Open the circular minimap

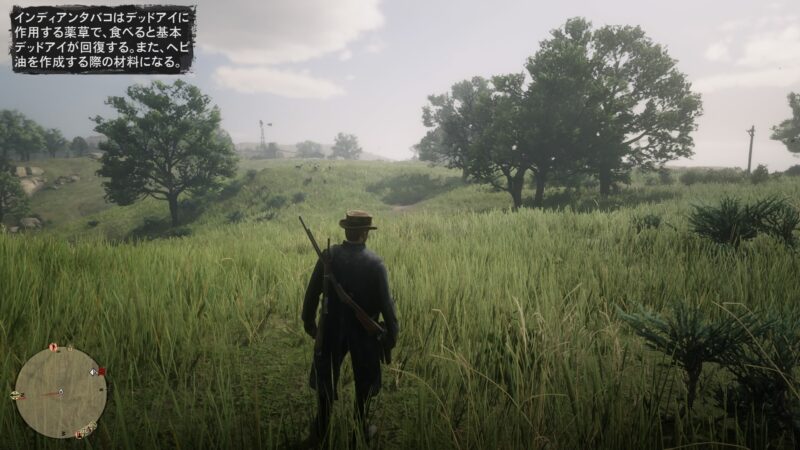[x=60, y=392]
